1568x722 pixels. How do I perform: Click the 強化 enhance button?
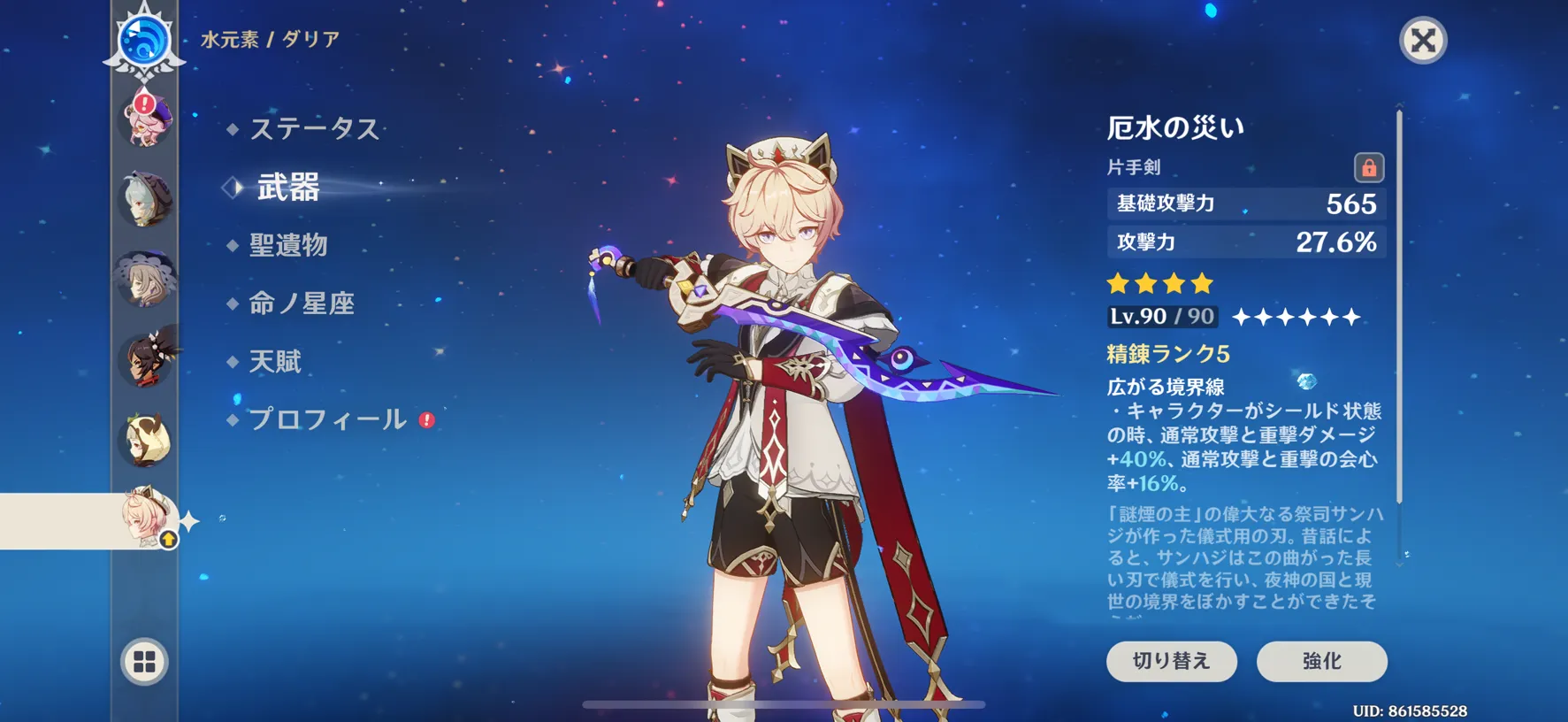1321,661
